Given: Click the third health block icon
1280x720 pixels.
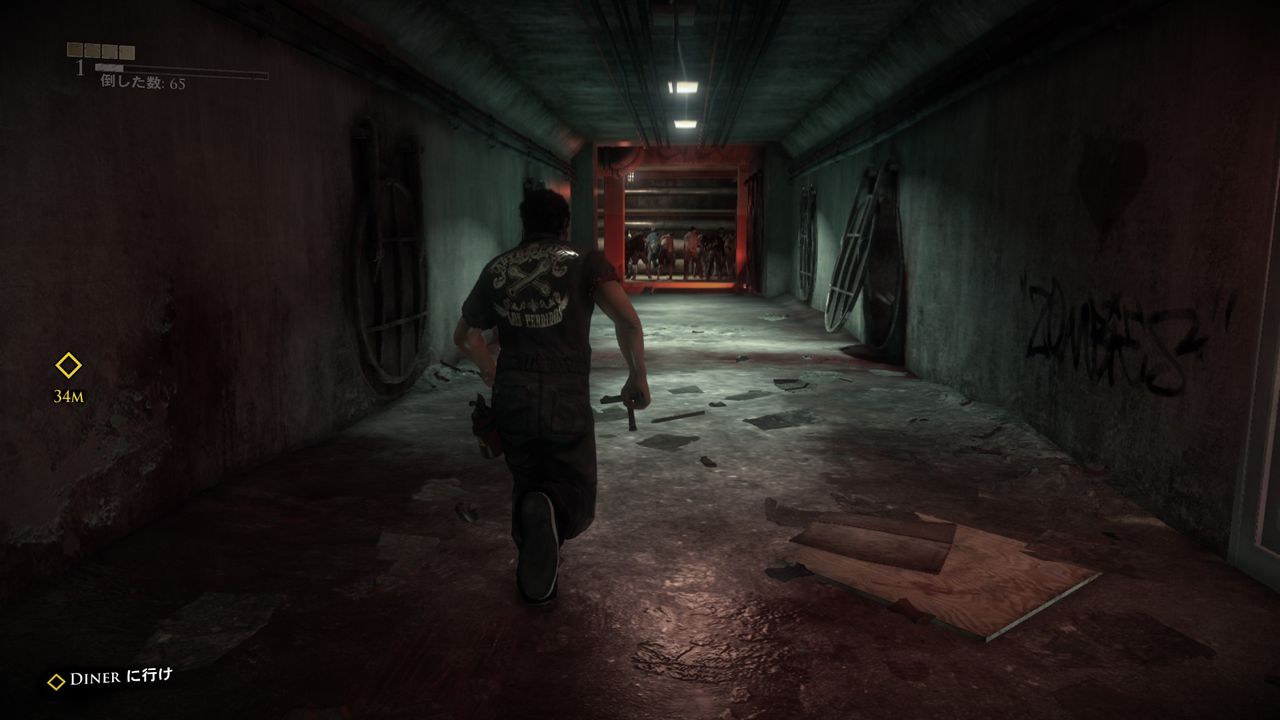Looking at the screenshot, I should pos(109,50).
